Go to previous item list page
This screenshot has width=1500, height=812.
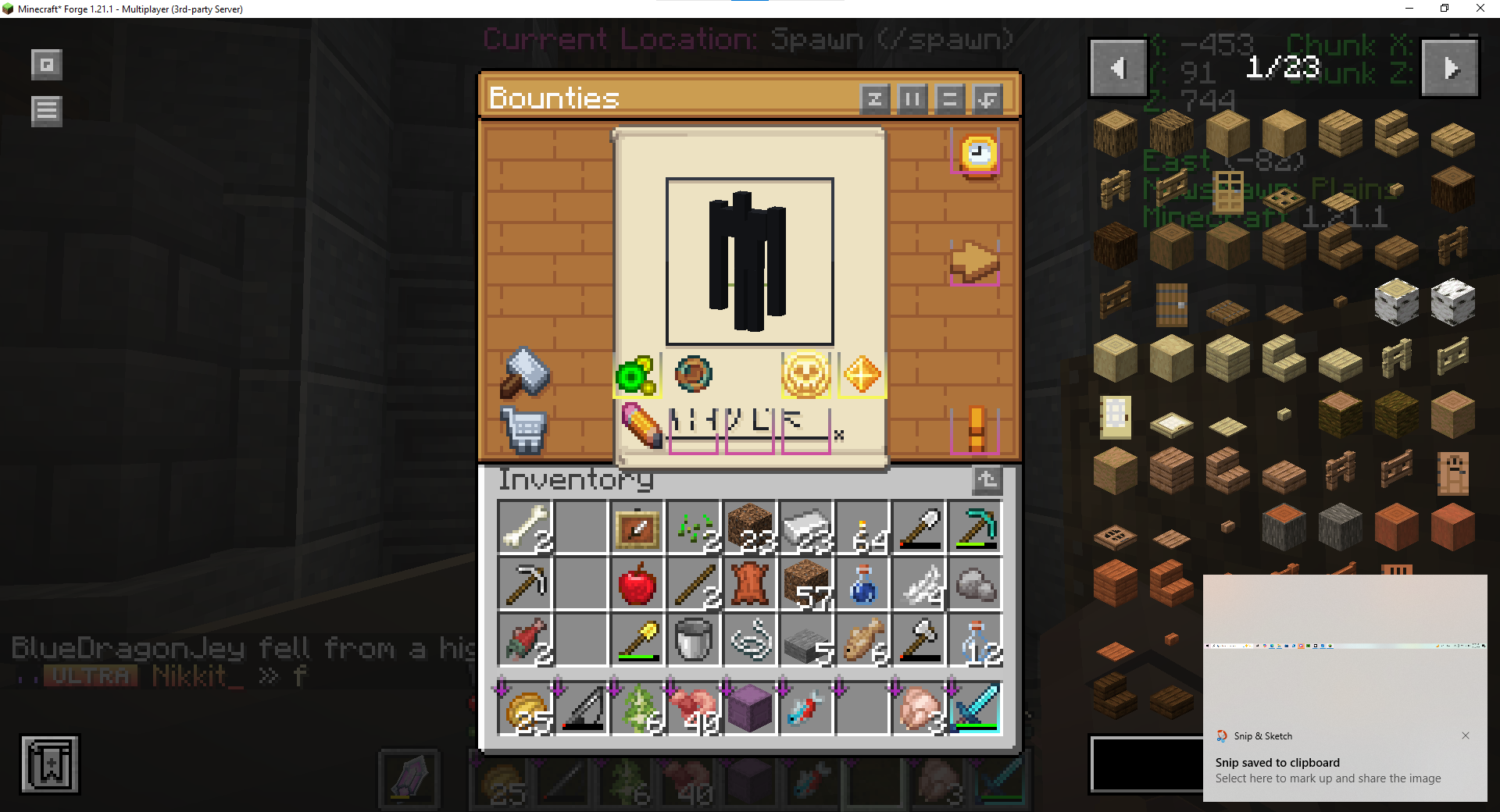click(1118, 69)
